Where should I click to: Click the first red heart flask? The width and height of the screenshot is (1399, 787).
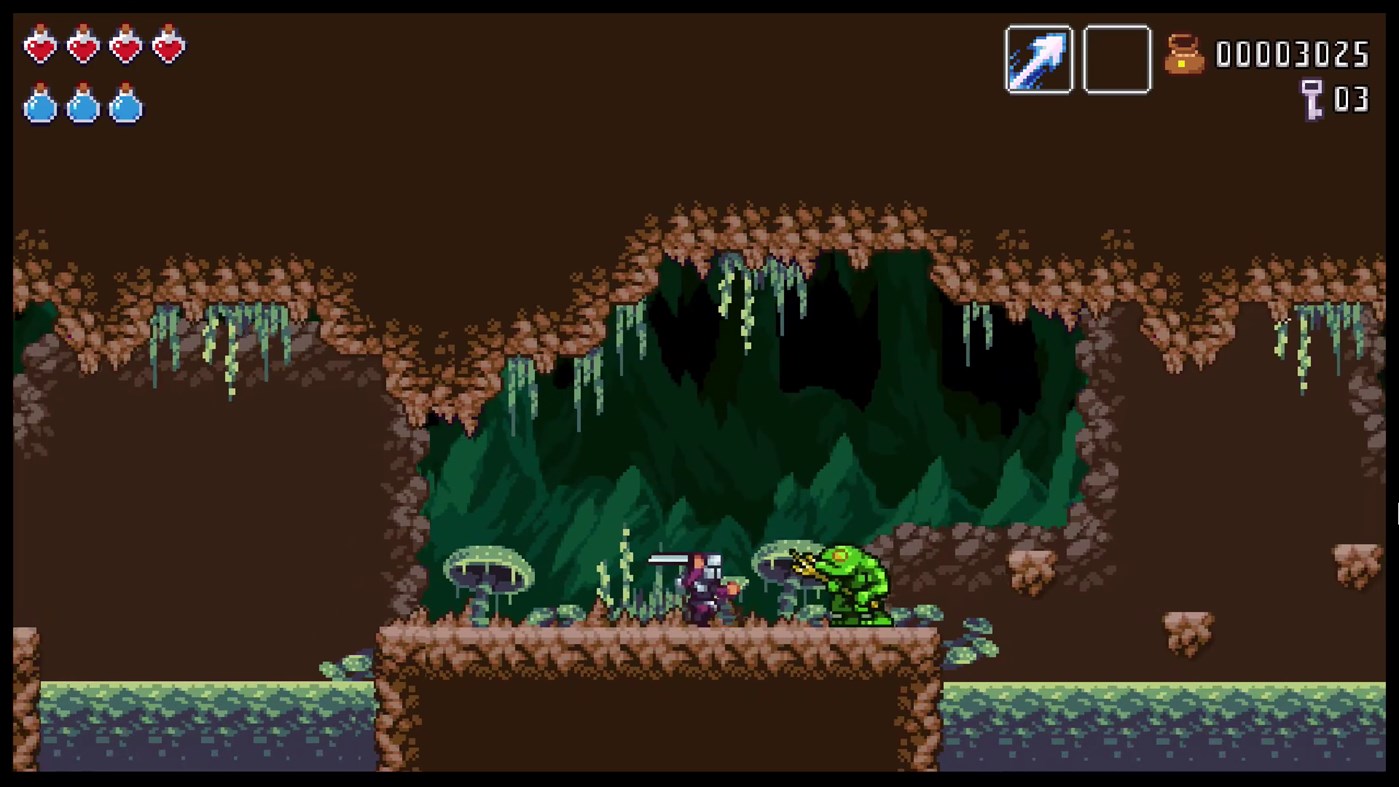click(40, 45)
